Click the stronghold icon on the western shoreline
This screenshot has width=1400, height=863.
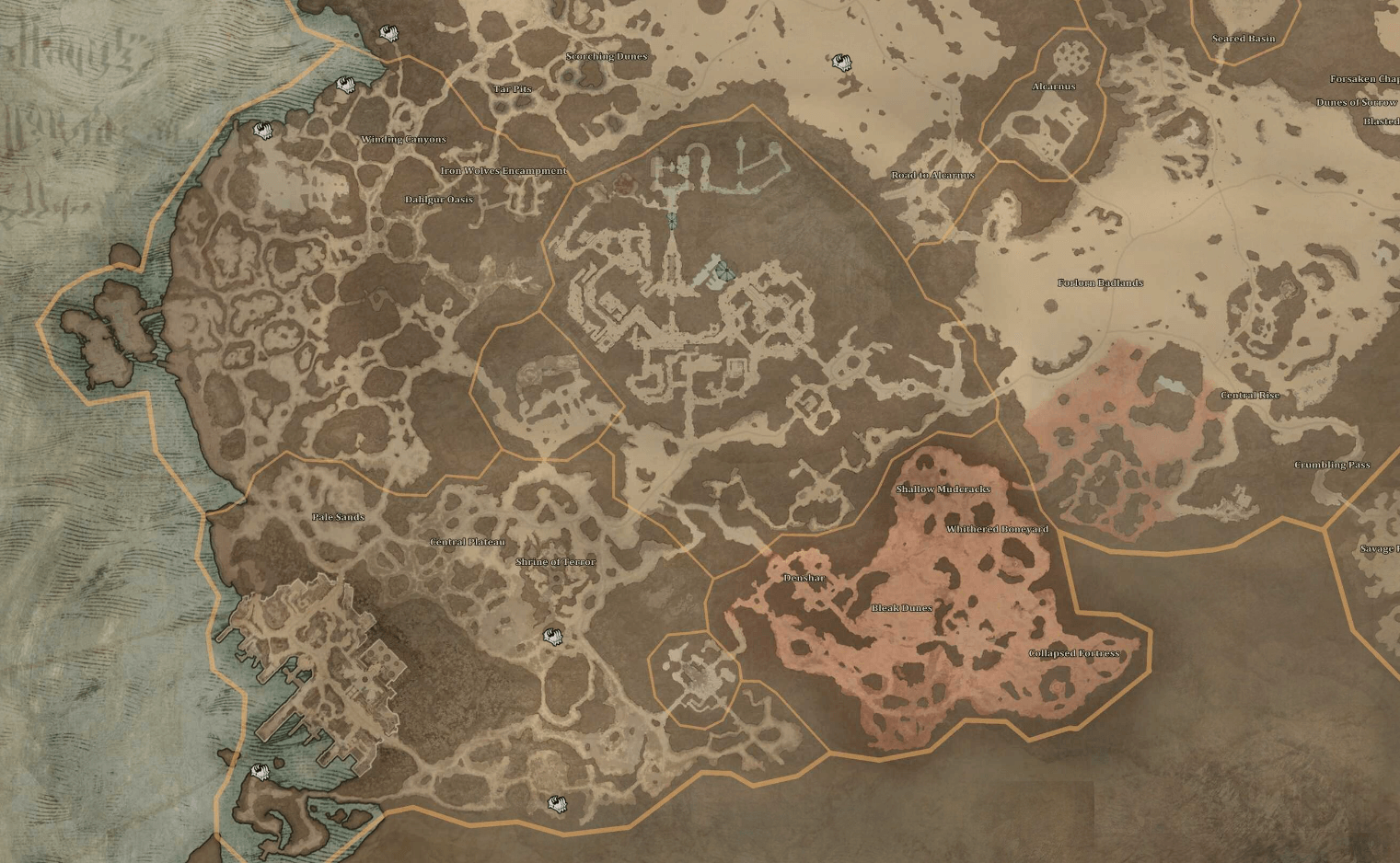[x=262, y=131]
